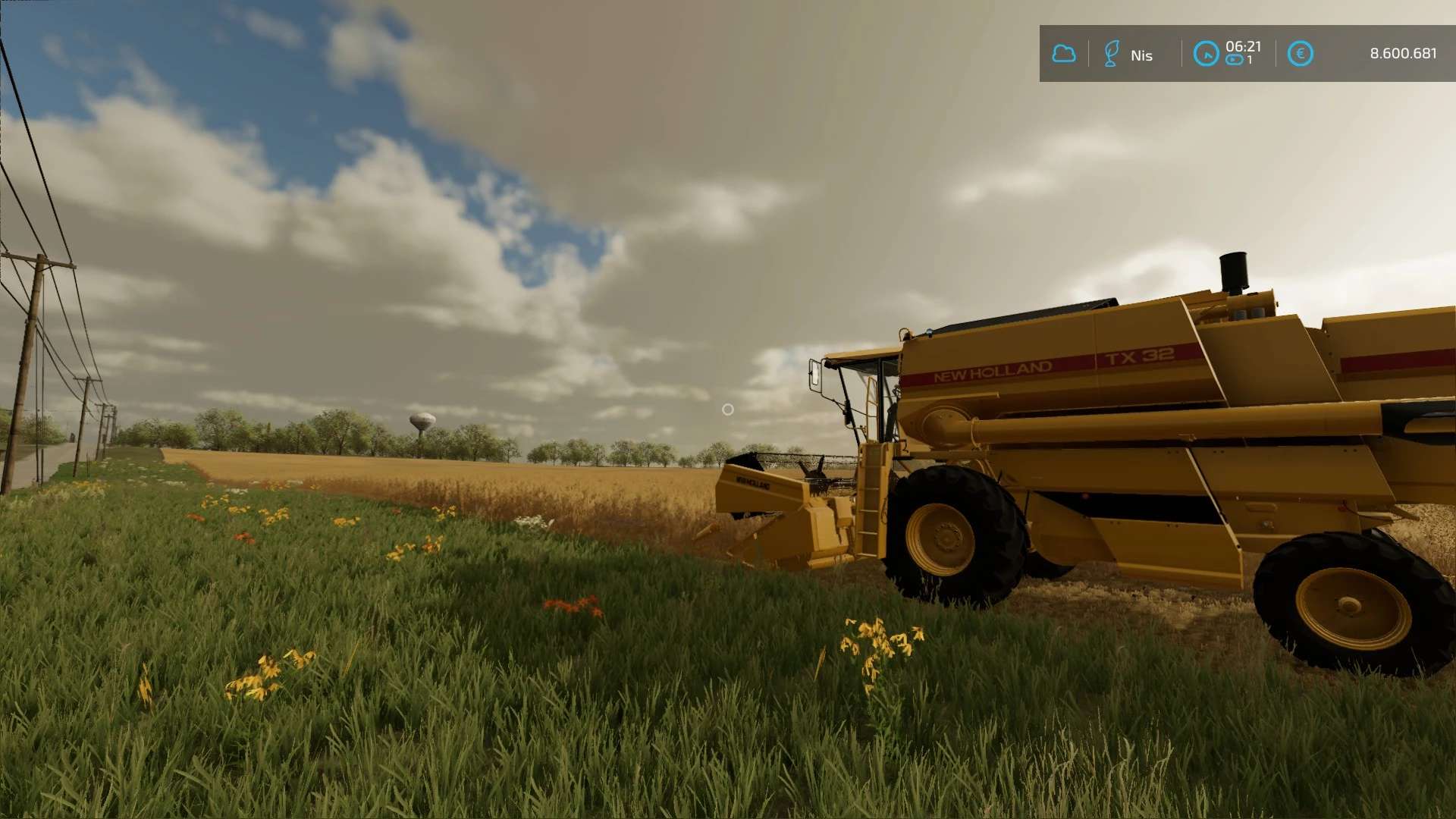Screen dimensions: 1456x819
Task: Open the euro currency icon
Action: (1300, 54)
